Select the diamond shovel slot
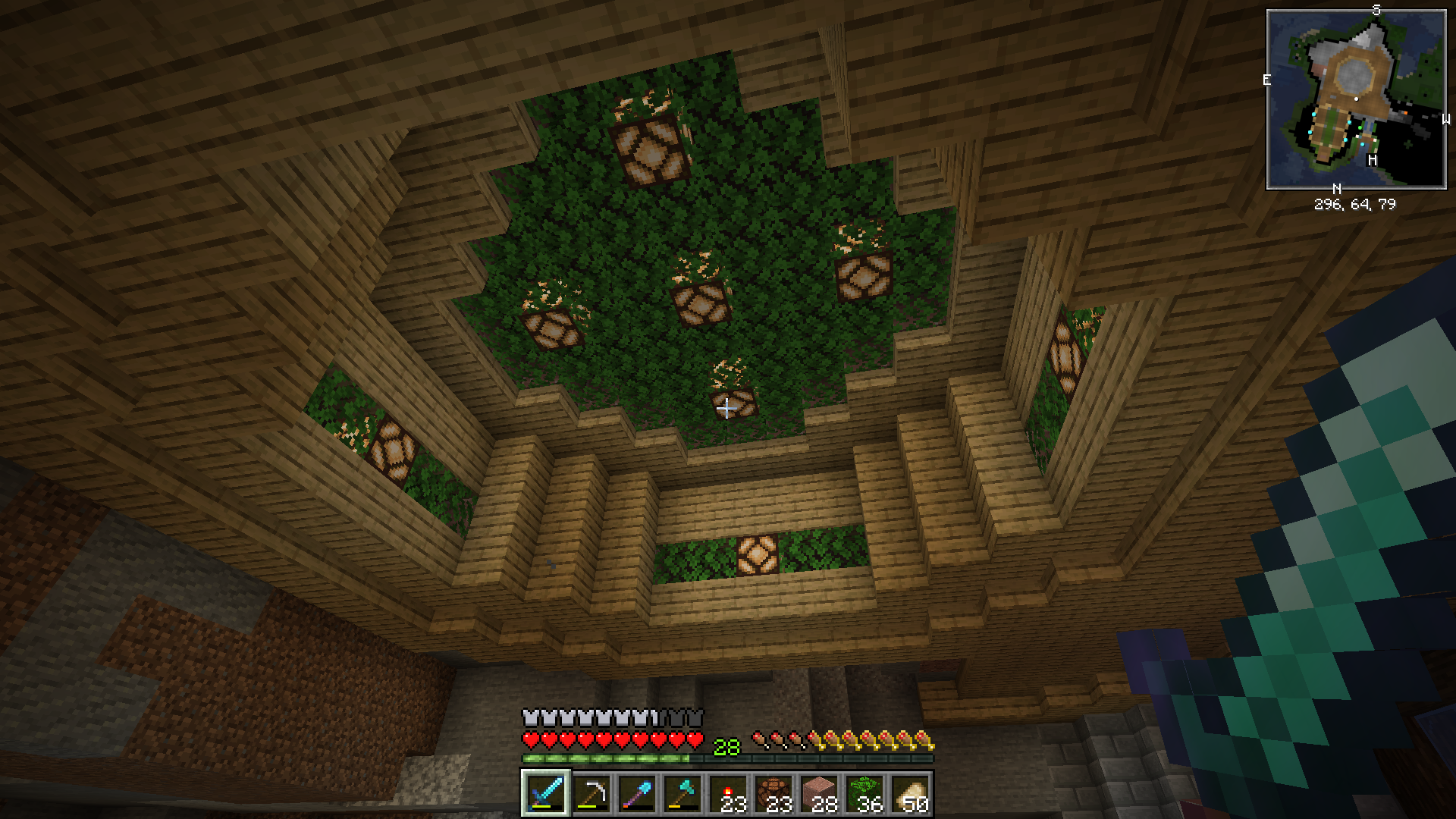The height and width of the screenshot is (819, 1456). (x=636, y=794)
